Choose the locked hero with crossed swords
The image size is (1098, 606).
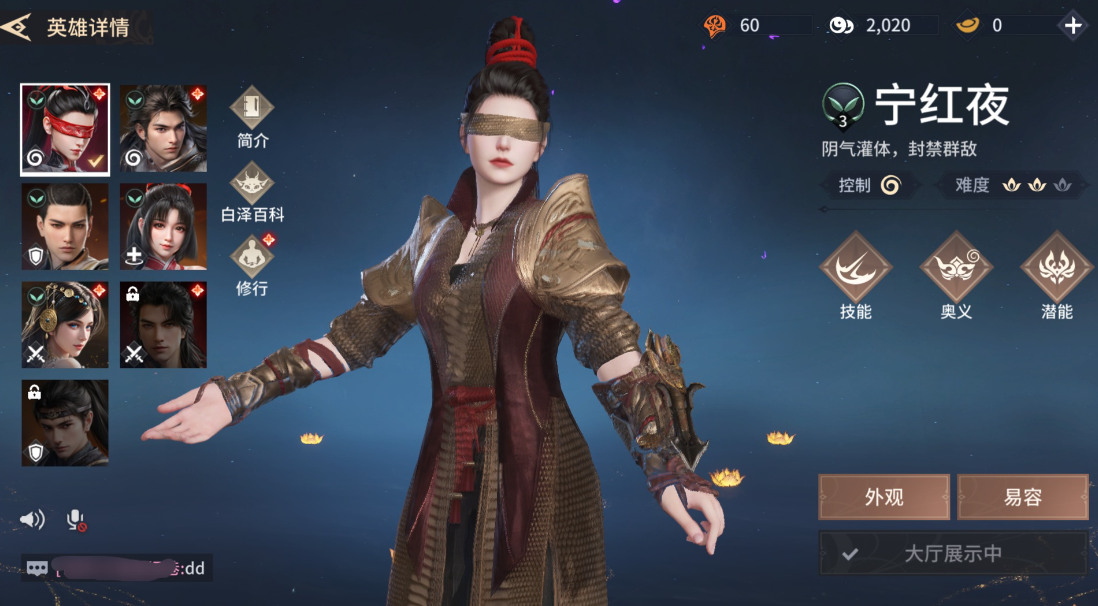(164, 324)
